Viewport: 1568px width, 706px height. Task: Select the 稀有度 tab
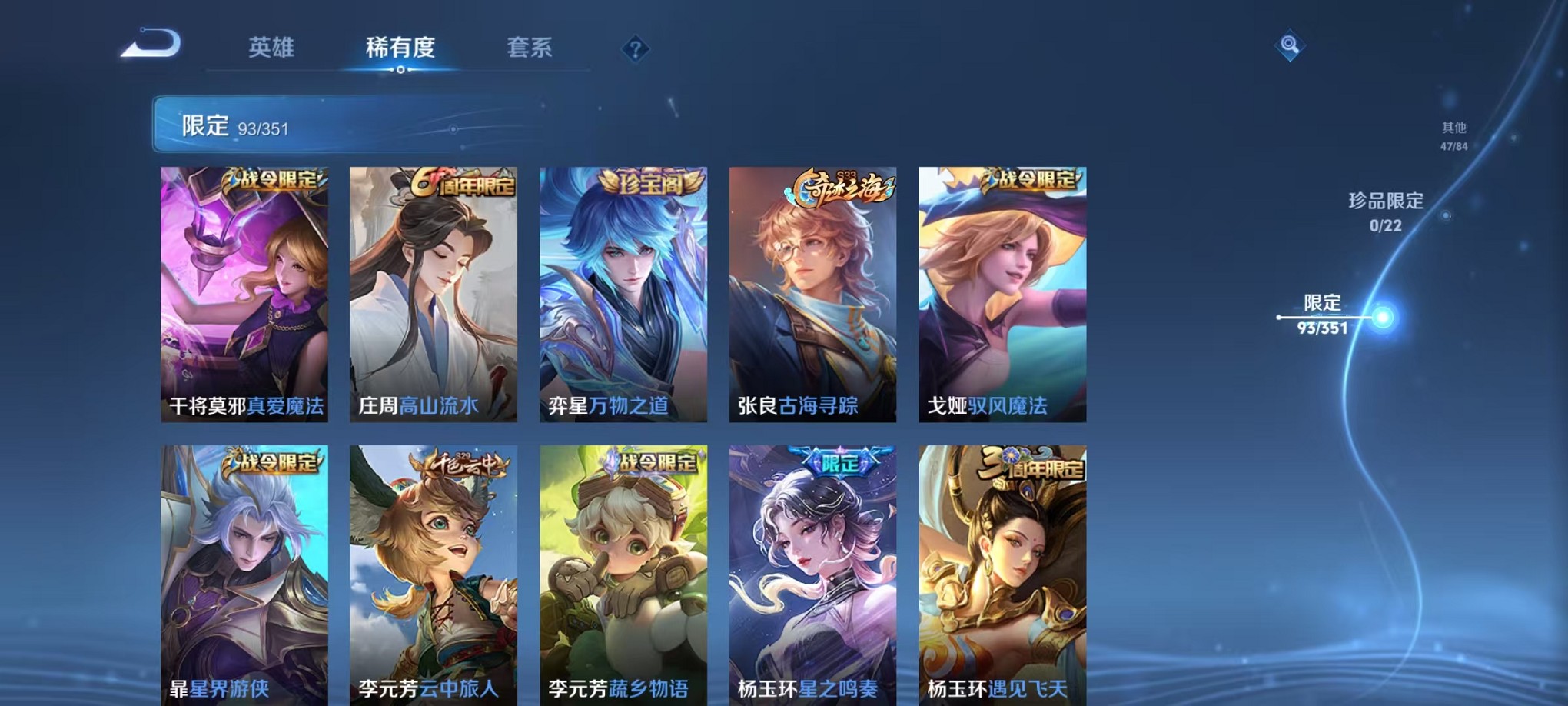pyautogui.click(x=400, y=48)
